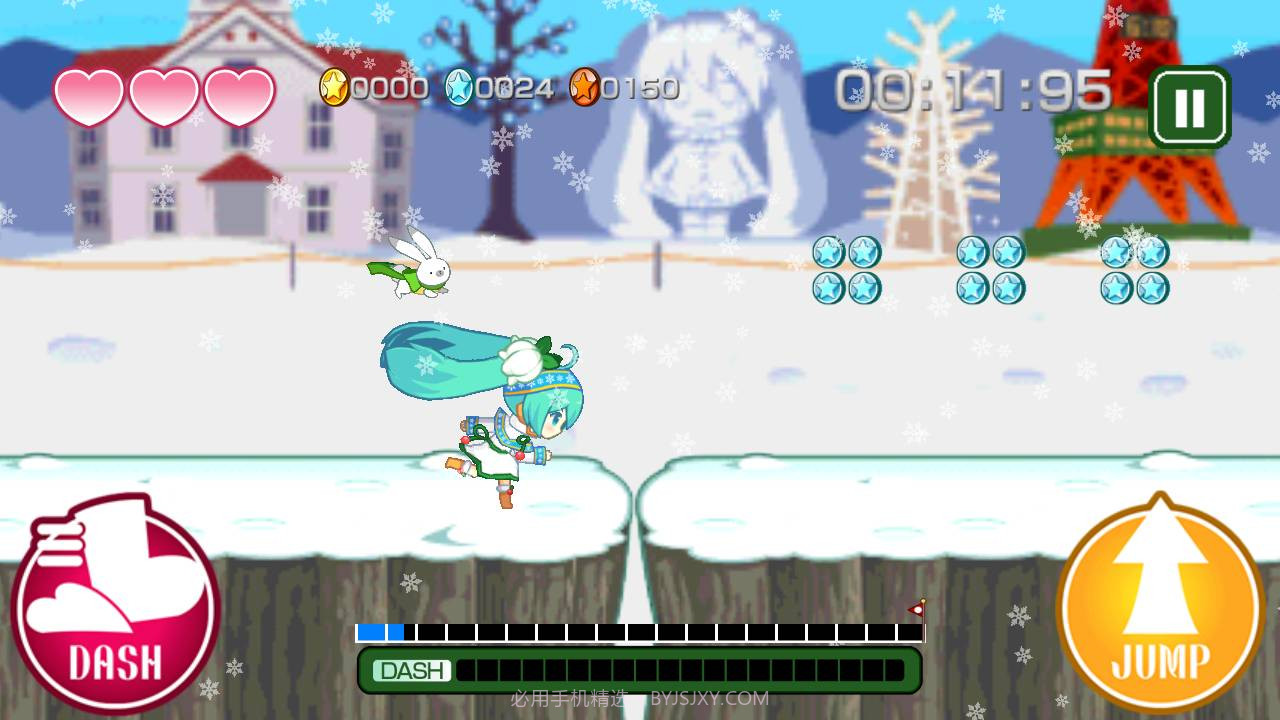Viewport: 1280px width, 720px height.
Task: Click the race timer display
Action: click(x=975, y=88)
